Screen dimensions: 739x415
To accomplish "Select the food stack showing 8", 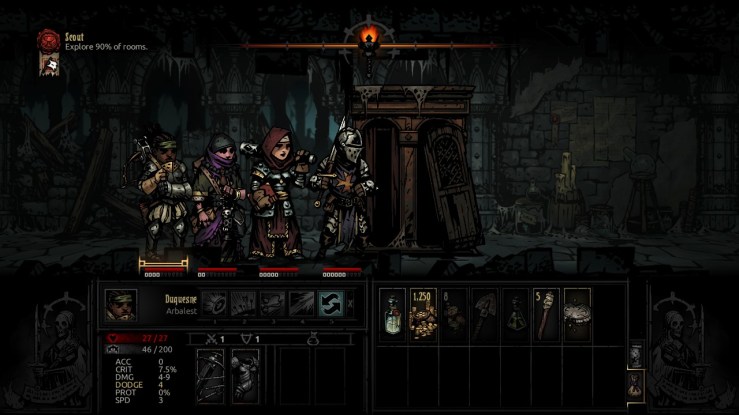I will [x=455, y=315].
